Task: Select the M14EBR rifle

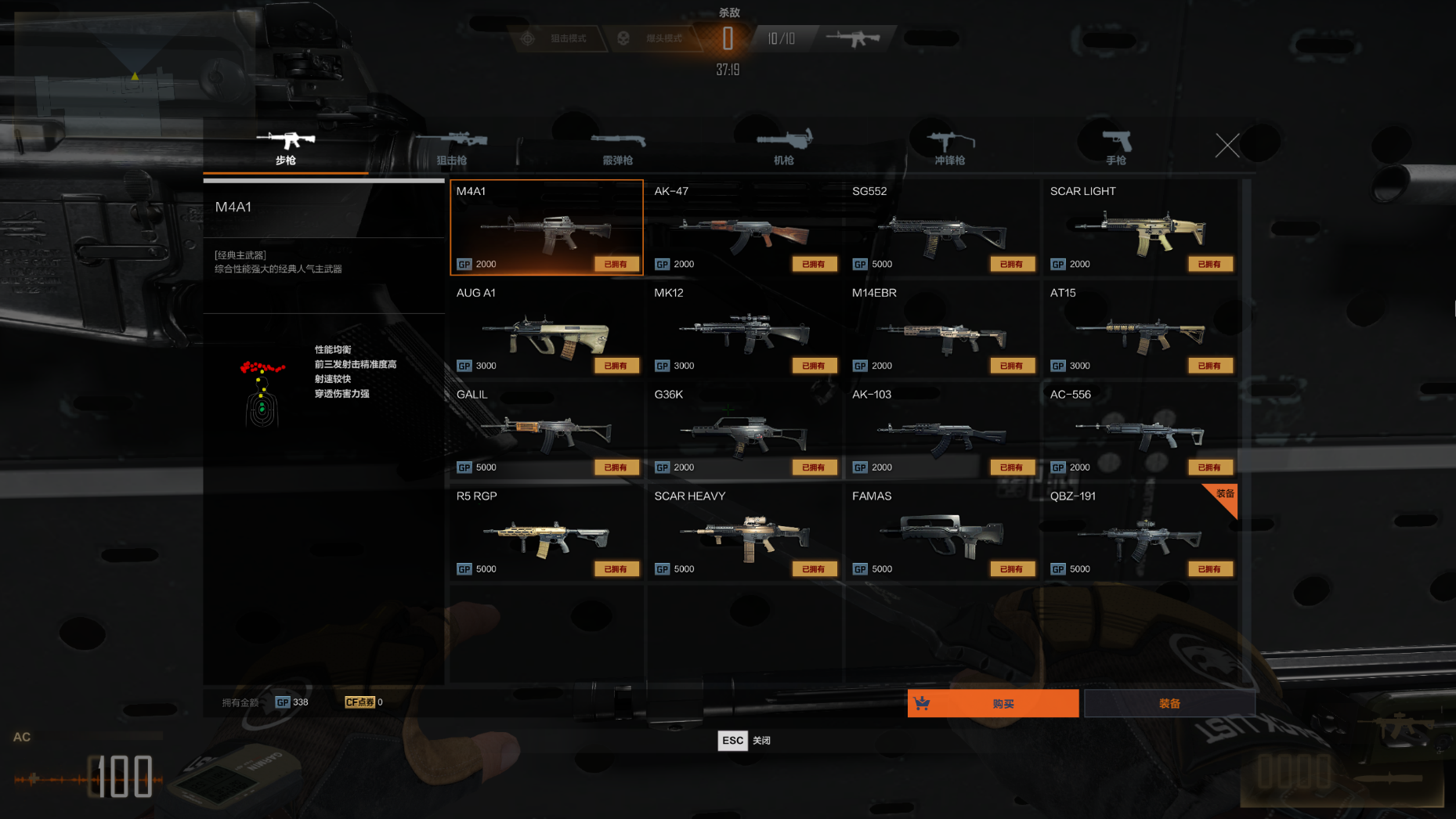Action: pos(942,330)
